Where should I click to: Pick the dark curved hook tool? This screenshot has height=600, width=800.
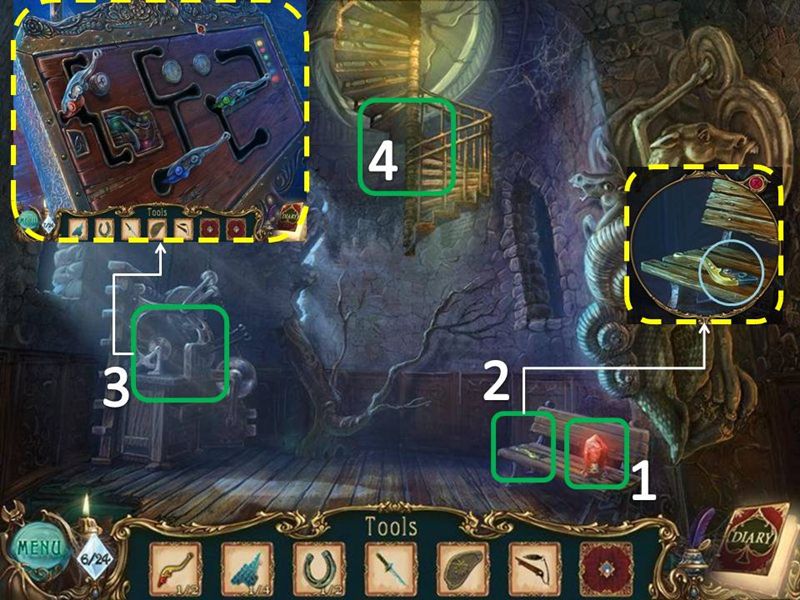(x=535, y=570)
